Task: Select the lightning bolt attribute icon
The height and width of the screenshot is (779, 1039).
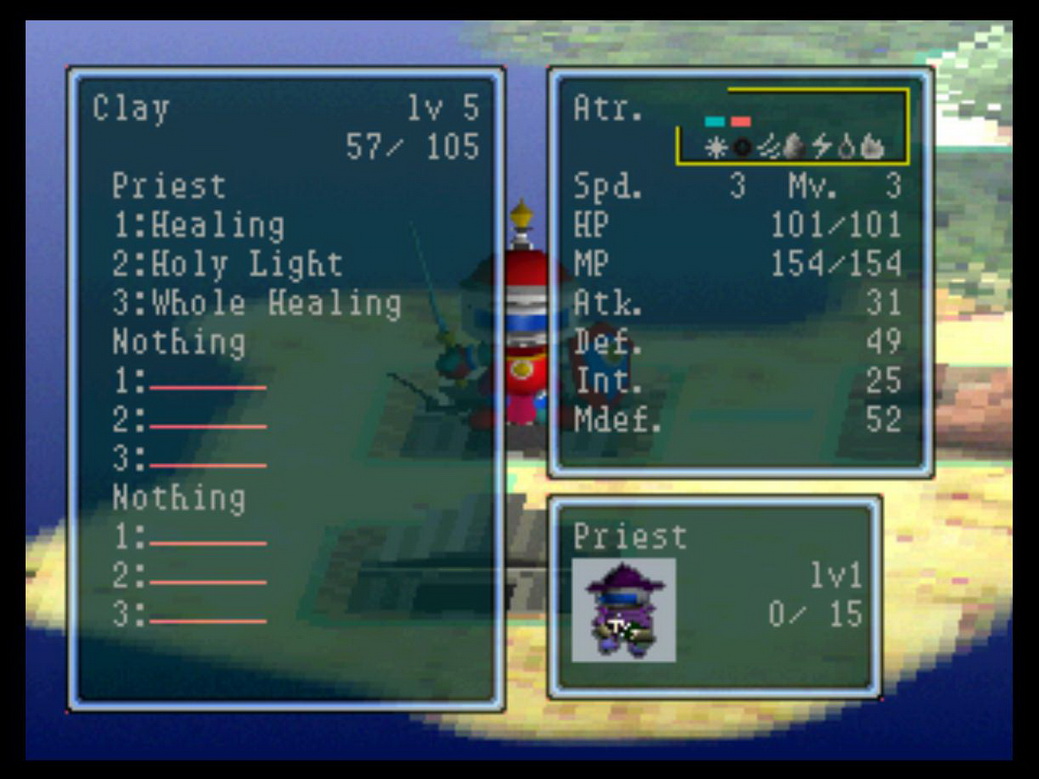Action: pyautogui.click(x=821, y=148)
